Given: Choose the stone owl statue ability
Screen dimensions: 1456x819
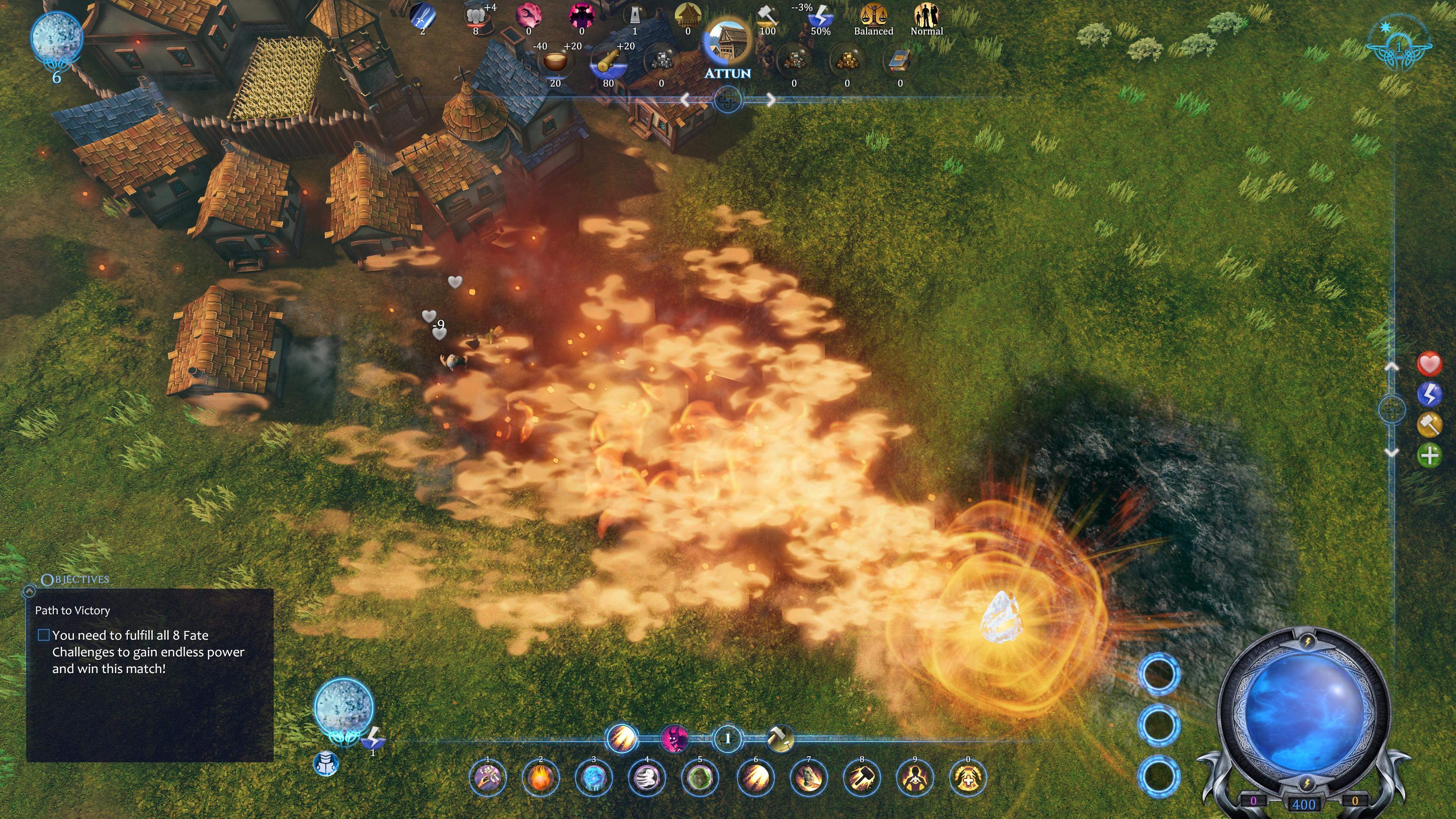Looking at the screenshot, I should click(809, 778).
